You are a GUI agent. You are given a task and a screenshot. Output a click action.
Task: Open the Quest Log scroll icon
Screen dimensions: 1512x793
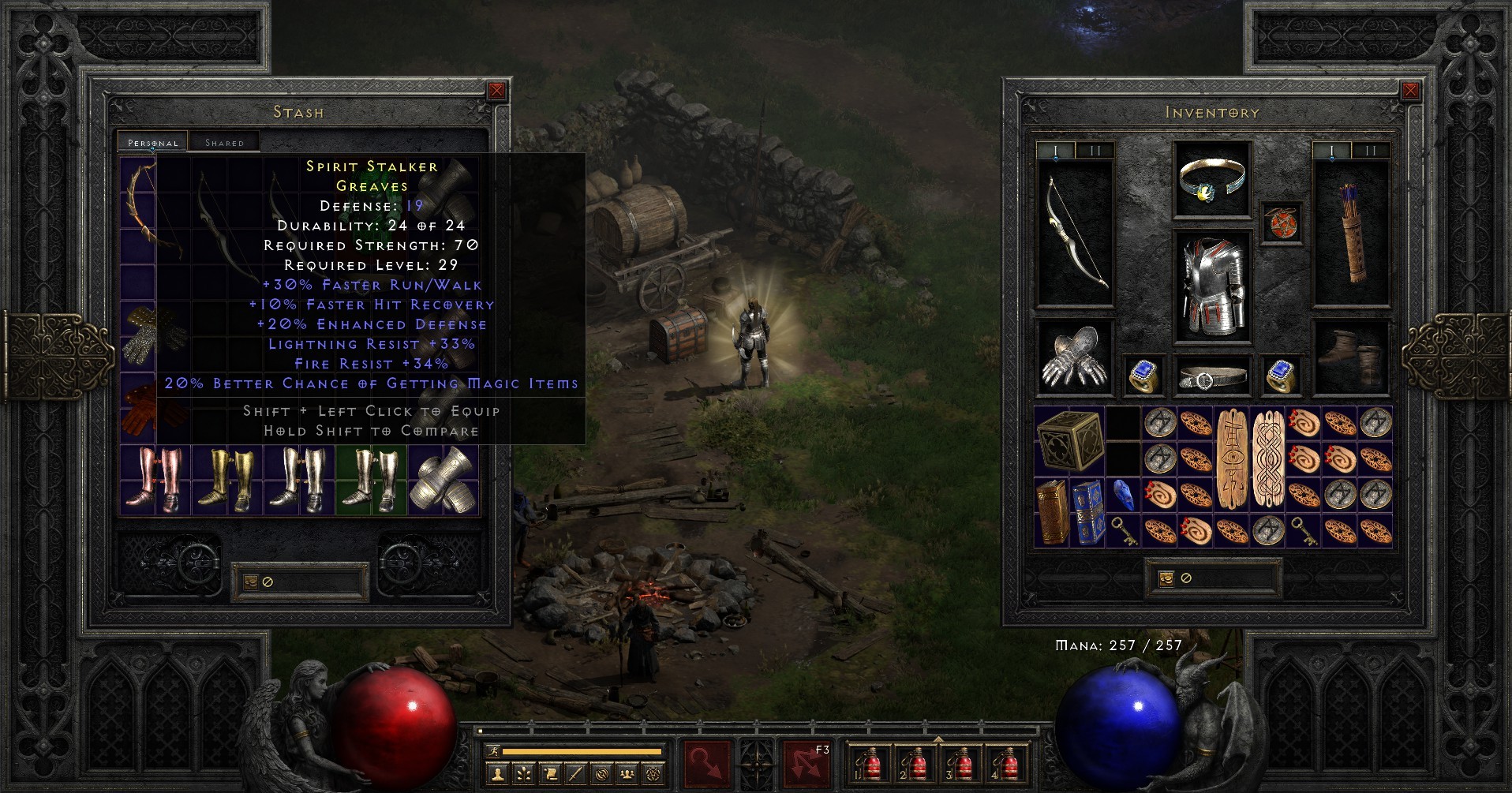coord(551,776)
